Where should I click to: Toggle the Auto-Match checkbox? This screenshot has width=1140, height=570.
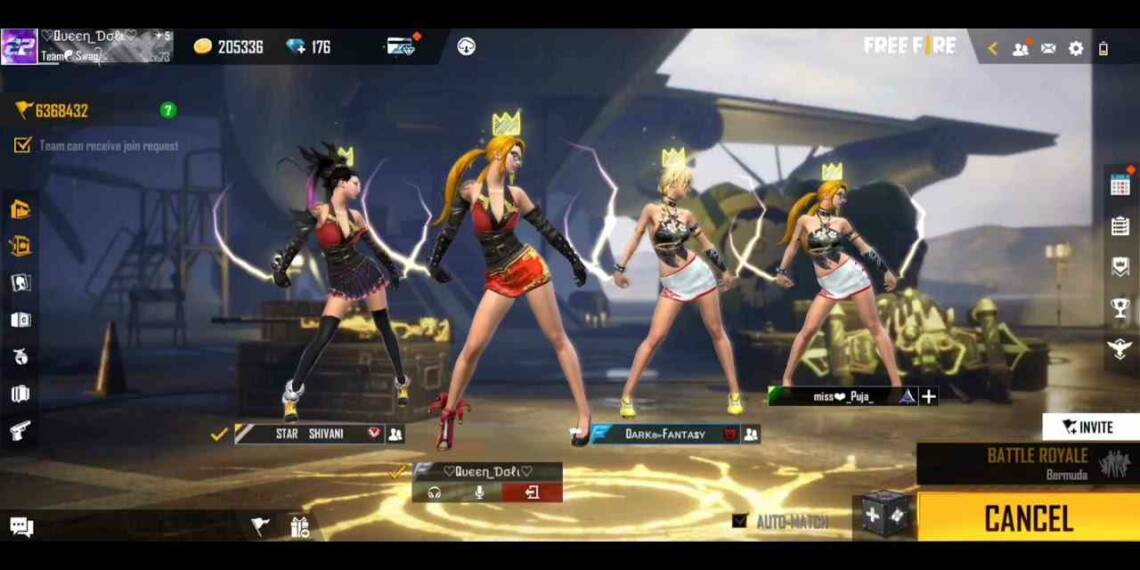coord(740,521)
